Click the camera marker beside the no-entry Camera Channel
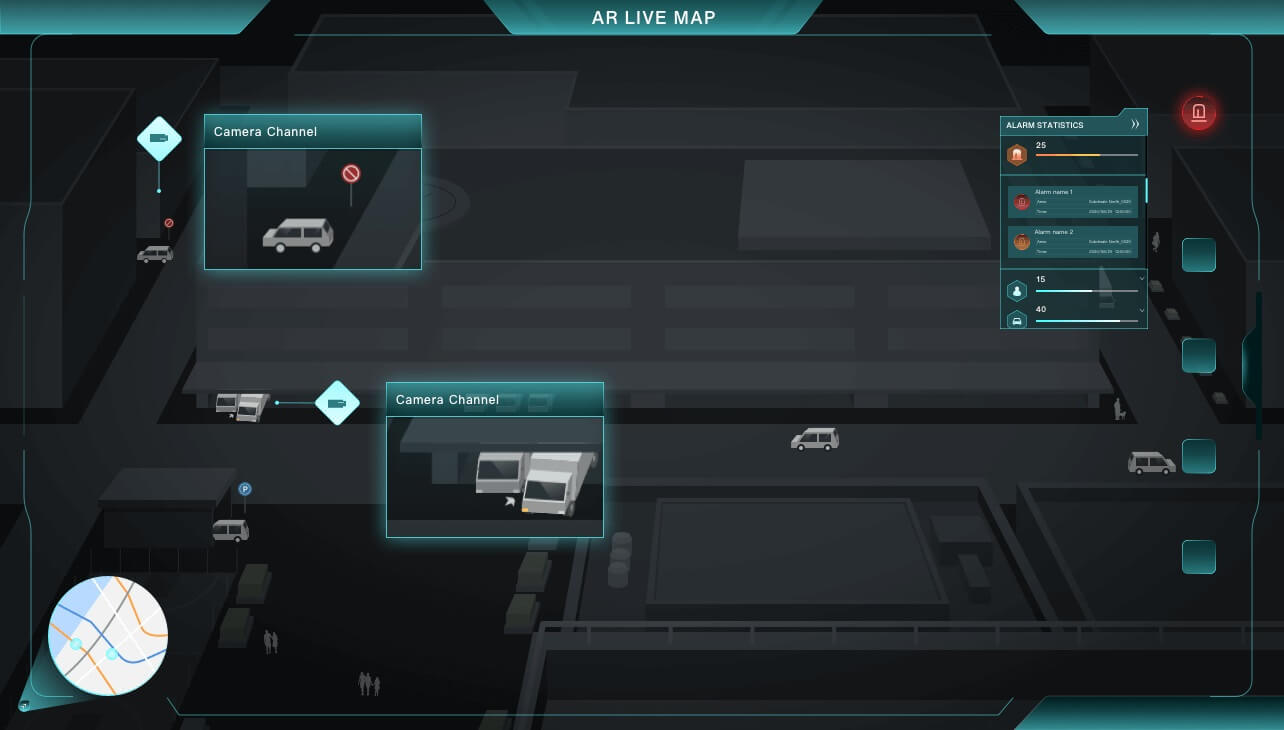This screenshot has height=730, width=1284. tap(159, 139)
